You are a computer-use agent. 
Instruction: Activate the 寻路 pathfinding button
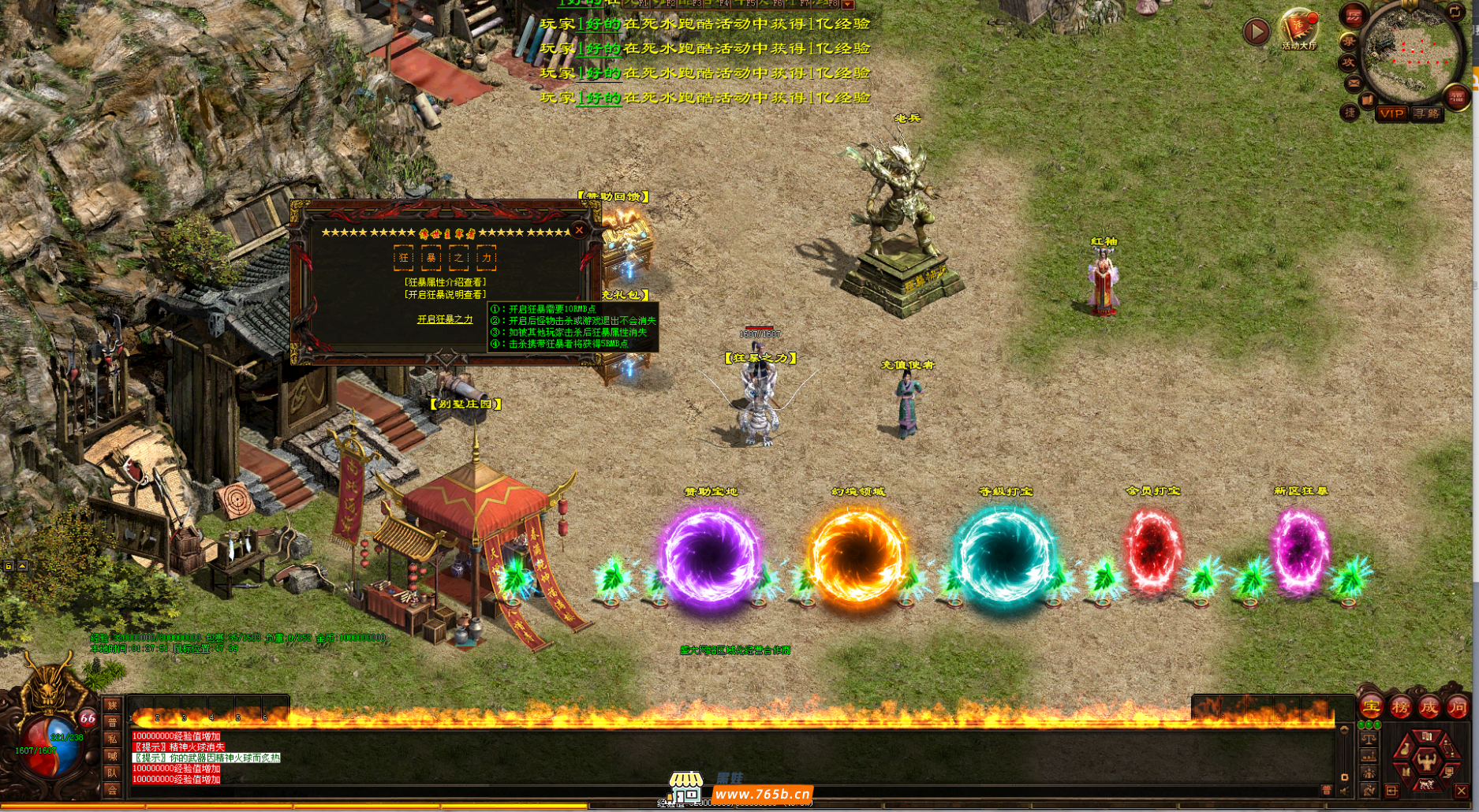point(1426,114)
